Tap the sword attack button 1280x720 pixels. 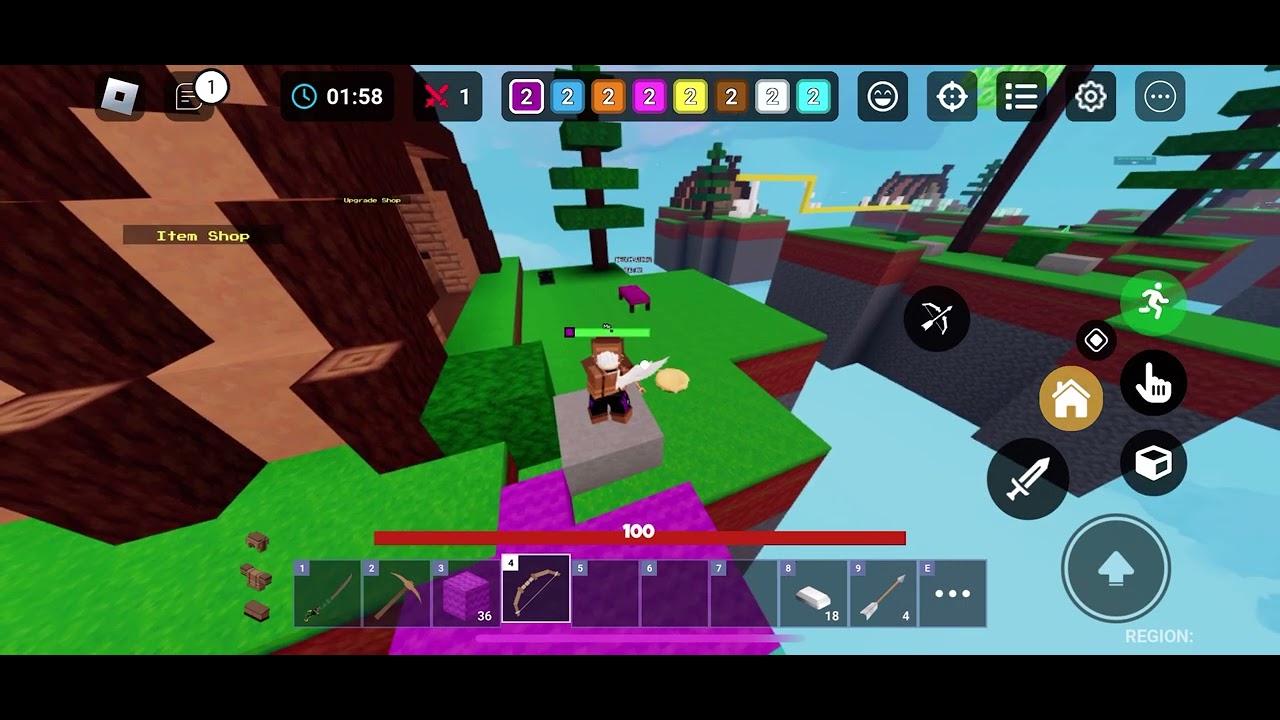click(x=1028, y=479)
